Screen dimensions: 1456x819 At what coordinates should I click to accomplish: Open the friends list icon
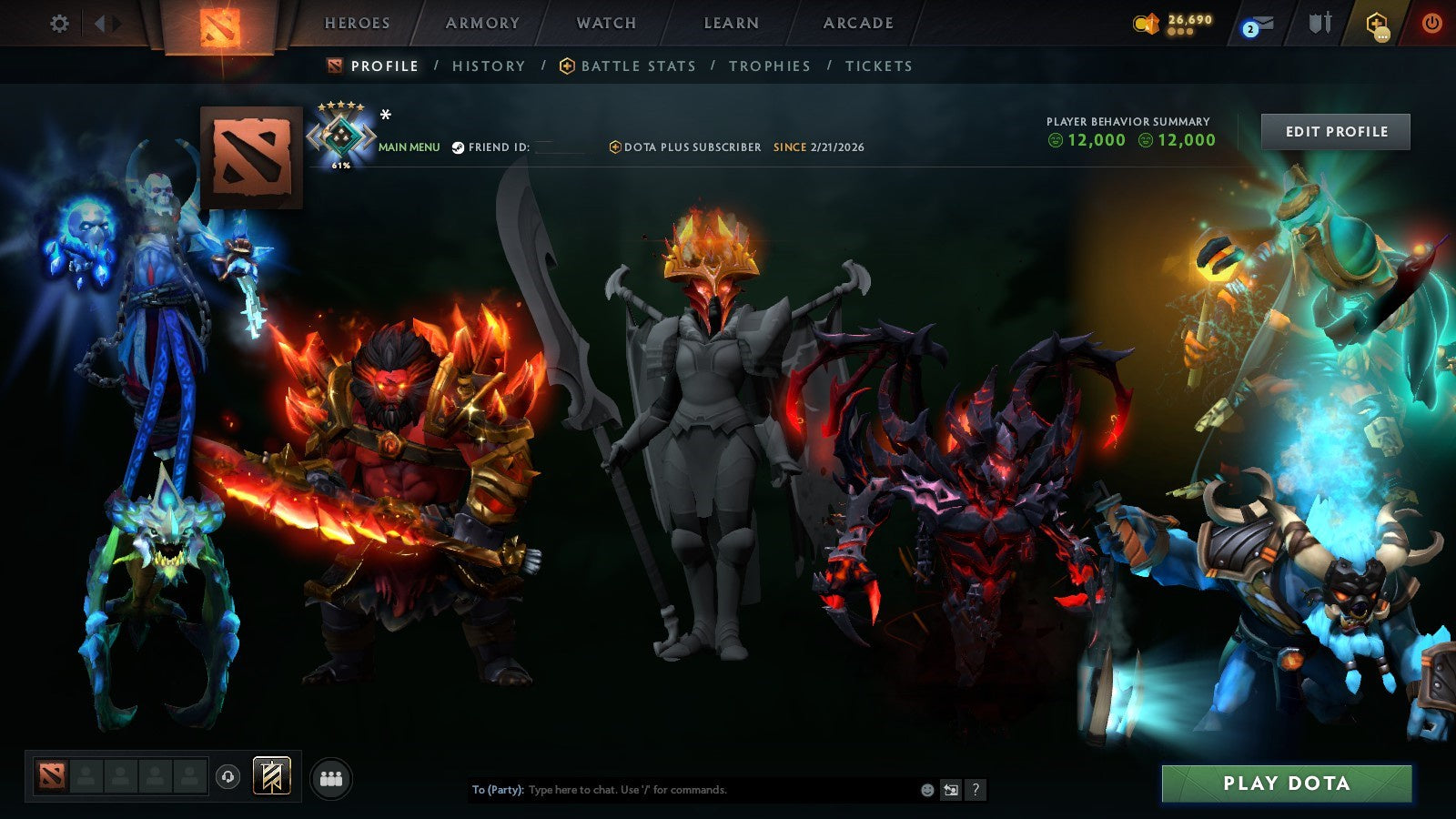[x=331, y=776]
